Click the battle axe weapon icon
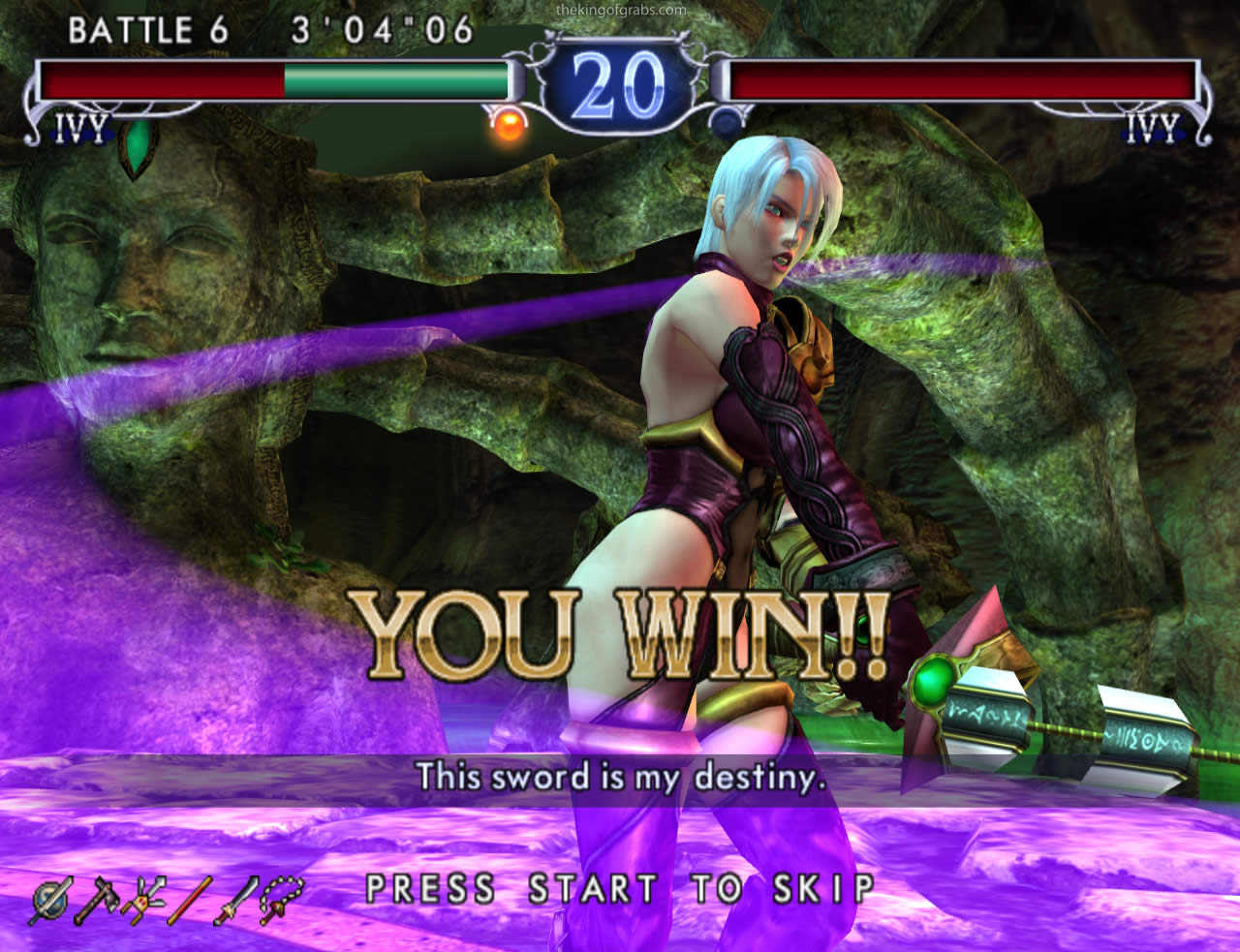The width and height of the screenshot is (1240, 952). pyautogui.click(x=97, y=901)
